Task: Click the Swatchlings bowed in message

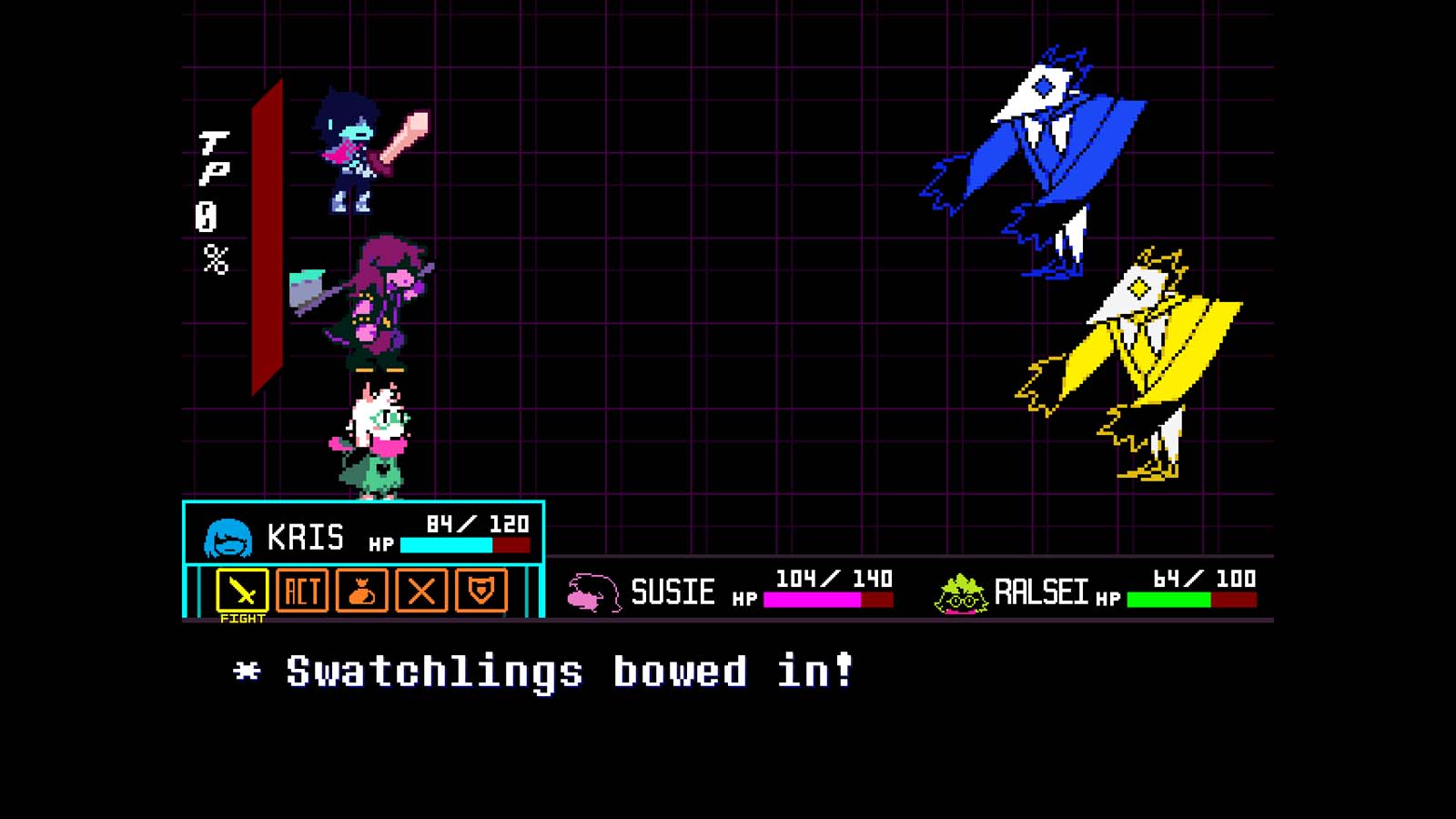Action: [x=546, y=672]
